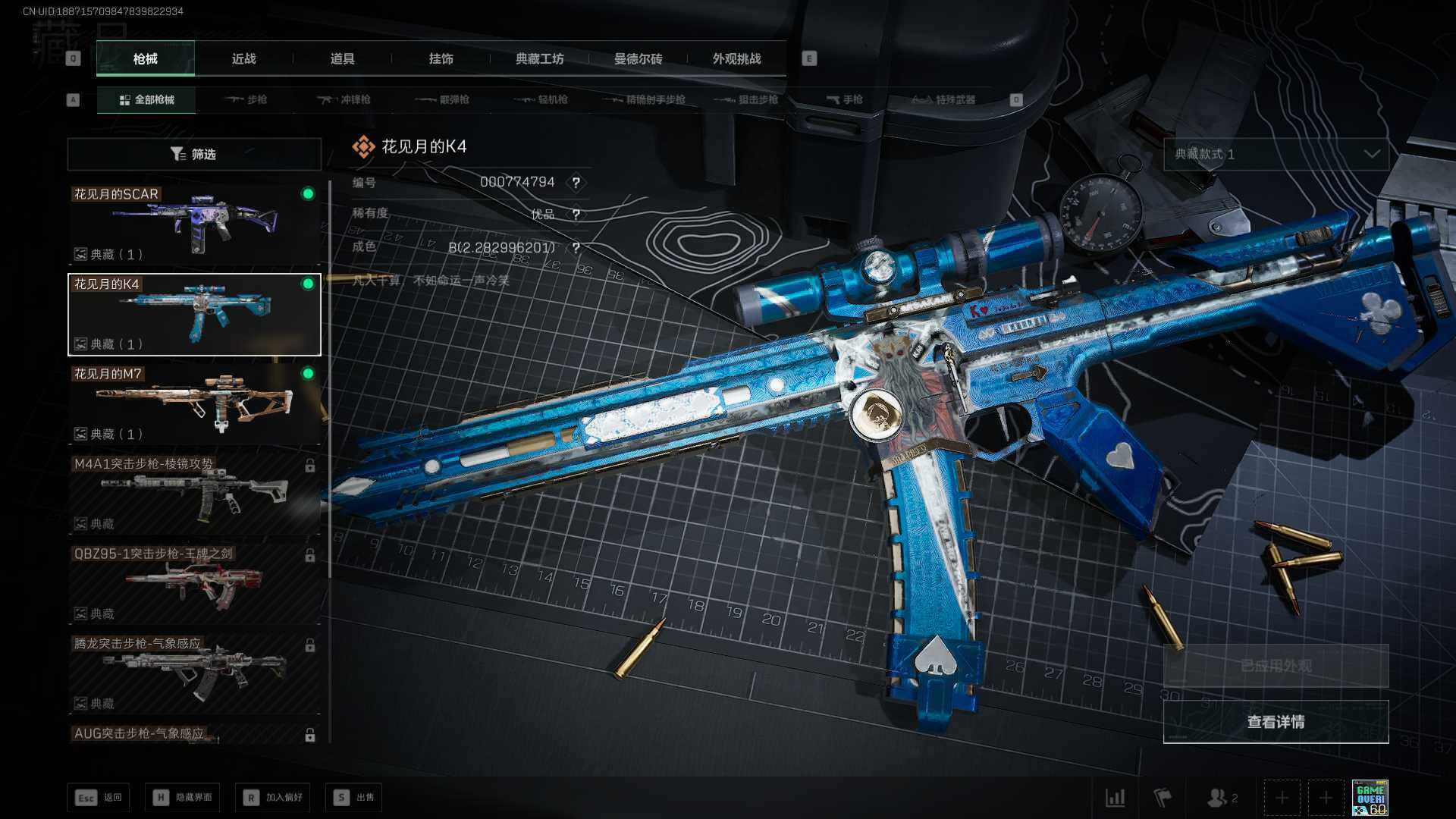The width and height of the screenshot is (1456, 819).
Task: Open the friends icon in the bottom bar
Action: pos(1222,798)
